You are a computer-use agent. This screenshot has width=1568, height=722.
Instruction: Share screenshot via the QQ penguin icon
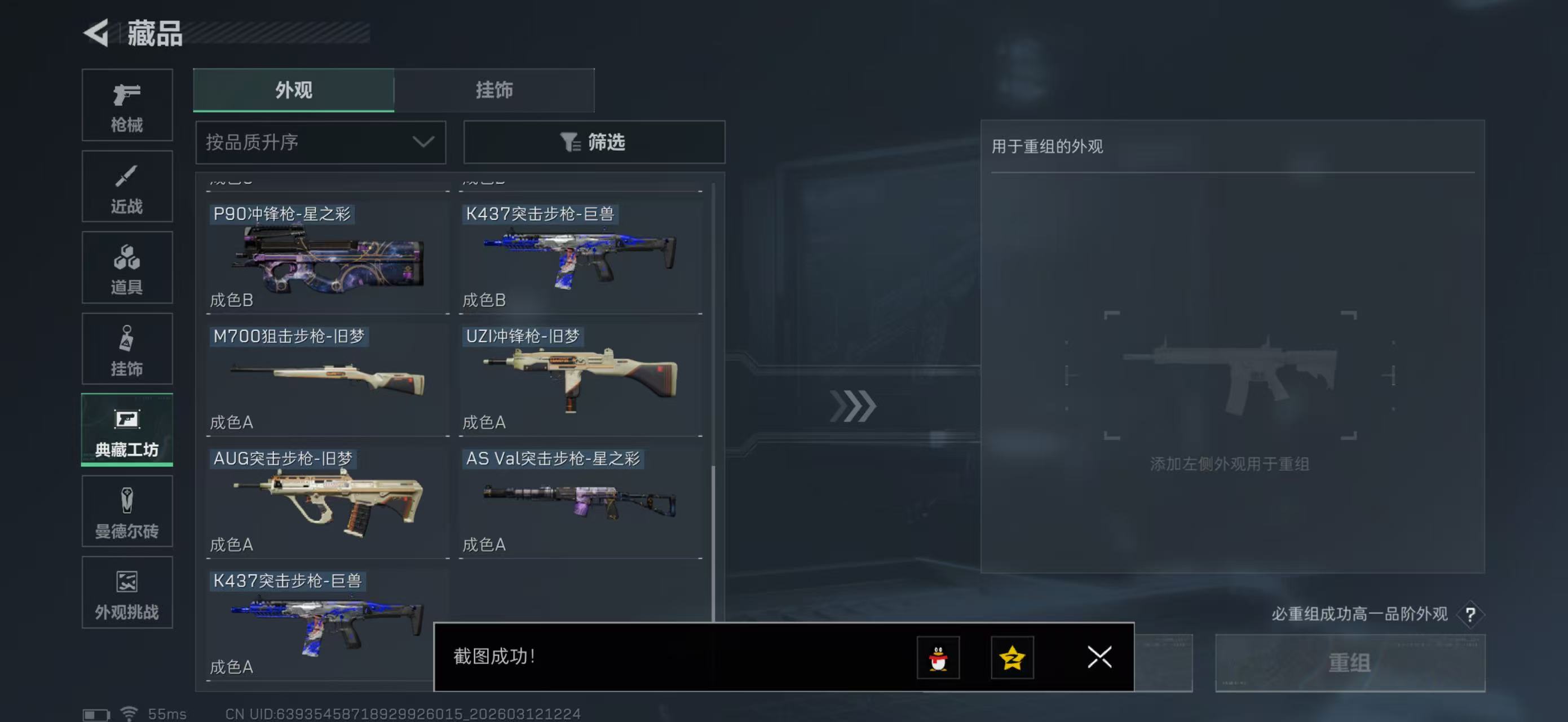coord(938,658)
